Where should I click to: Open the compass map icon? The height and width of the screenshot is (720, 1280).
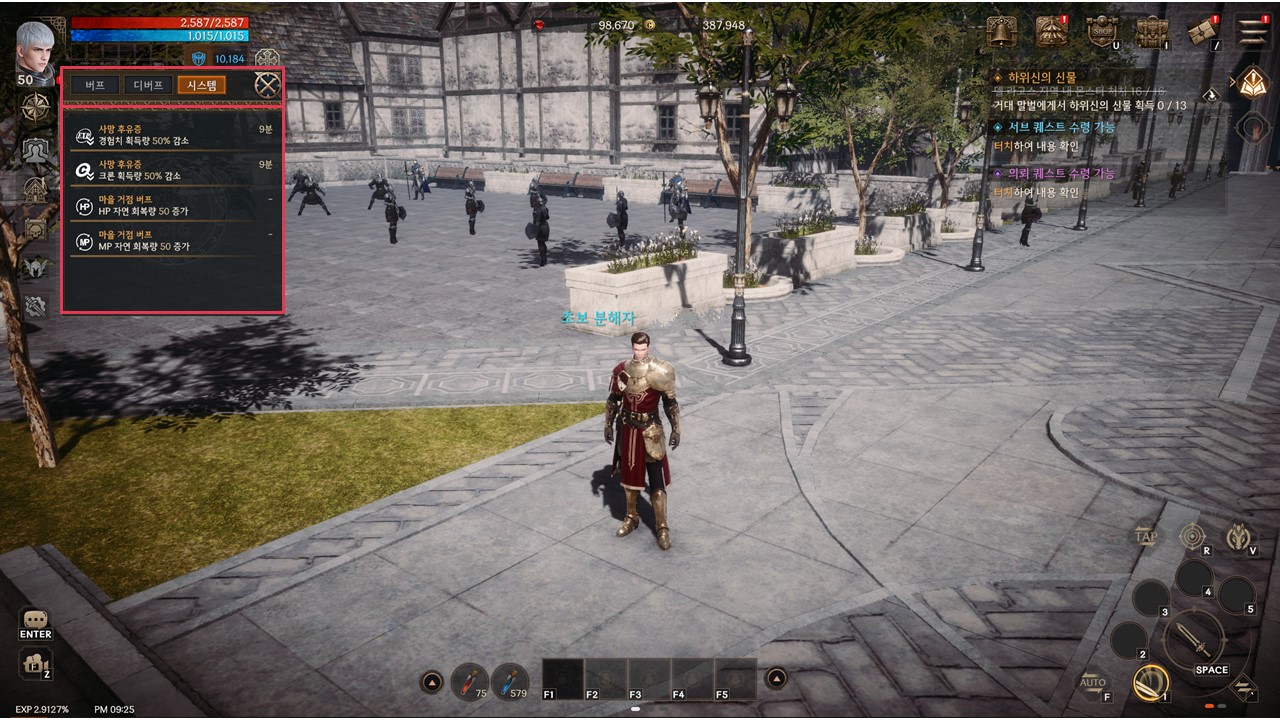36,107
